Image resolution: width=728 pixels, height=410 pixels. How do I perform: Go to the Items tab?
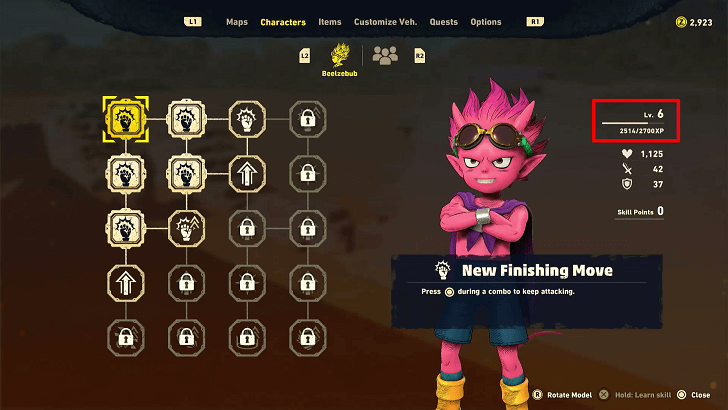tap(330, 22)
